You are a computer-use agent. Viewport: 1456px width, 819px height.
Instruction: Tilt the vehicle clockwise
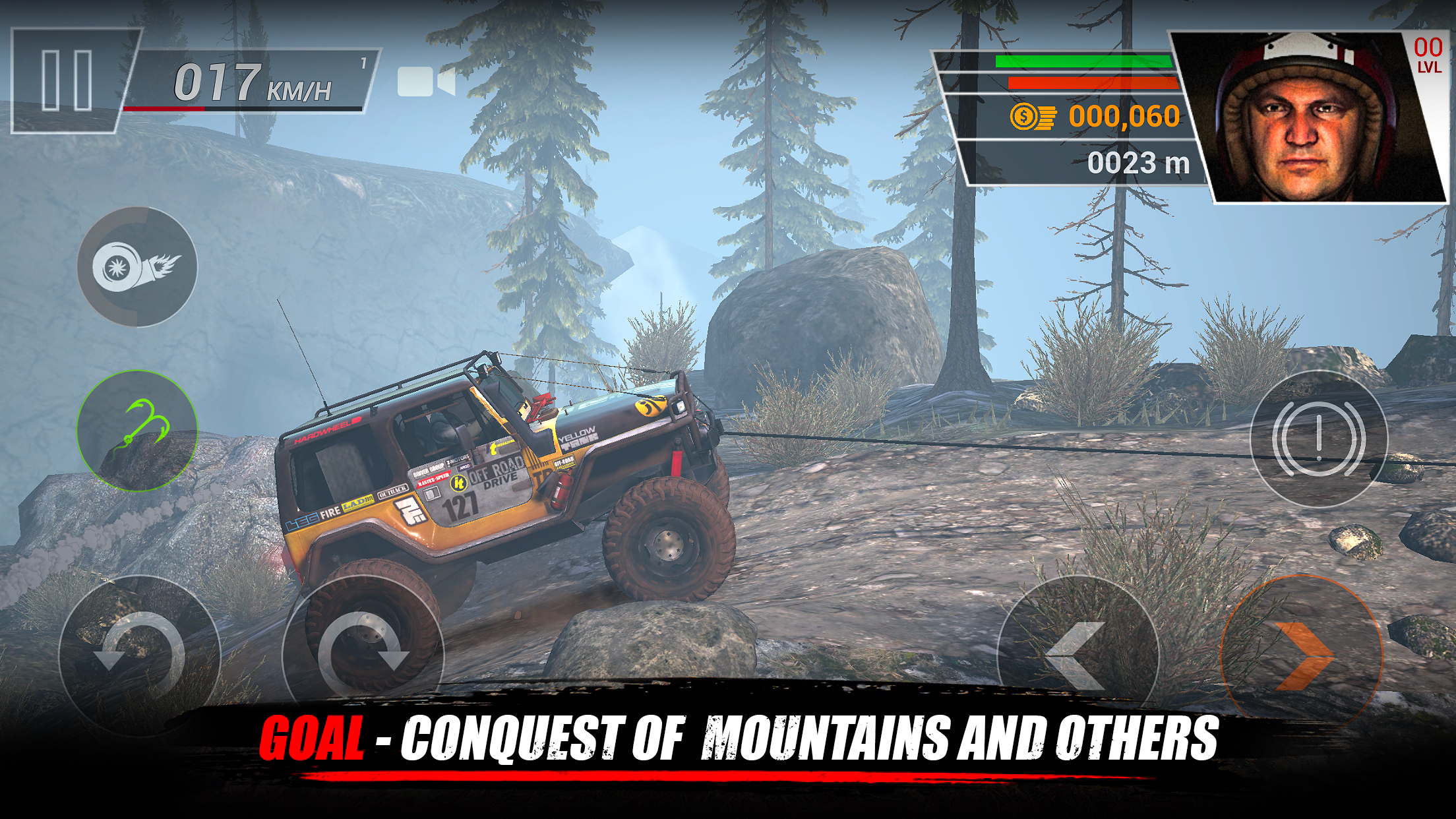coord(363,654)
